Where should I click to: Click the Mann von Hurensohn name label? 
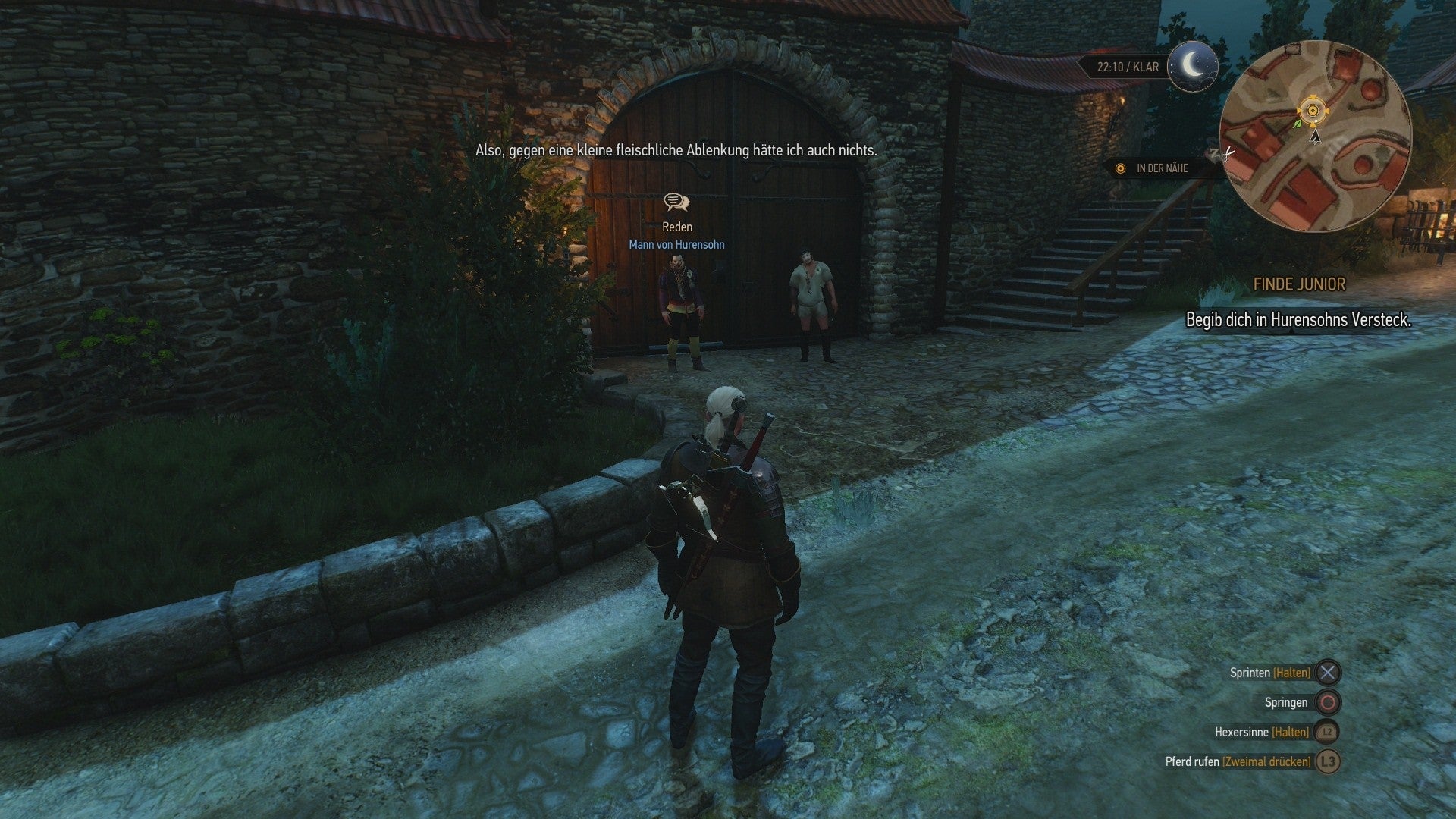coord(676,244)
